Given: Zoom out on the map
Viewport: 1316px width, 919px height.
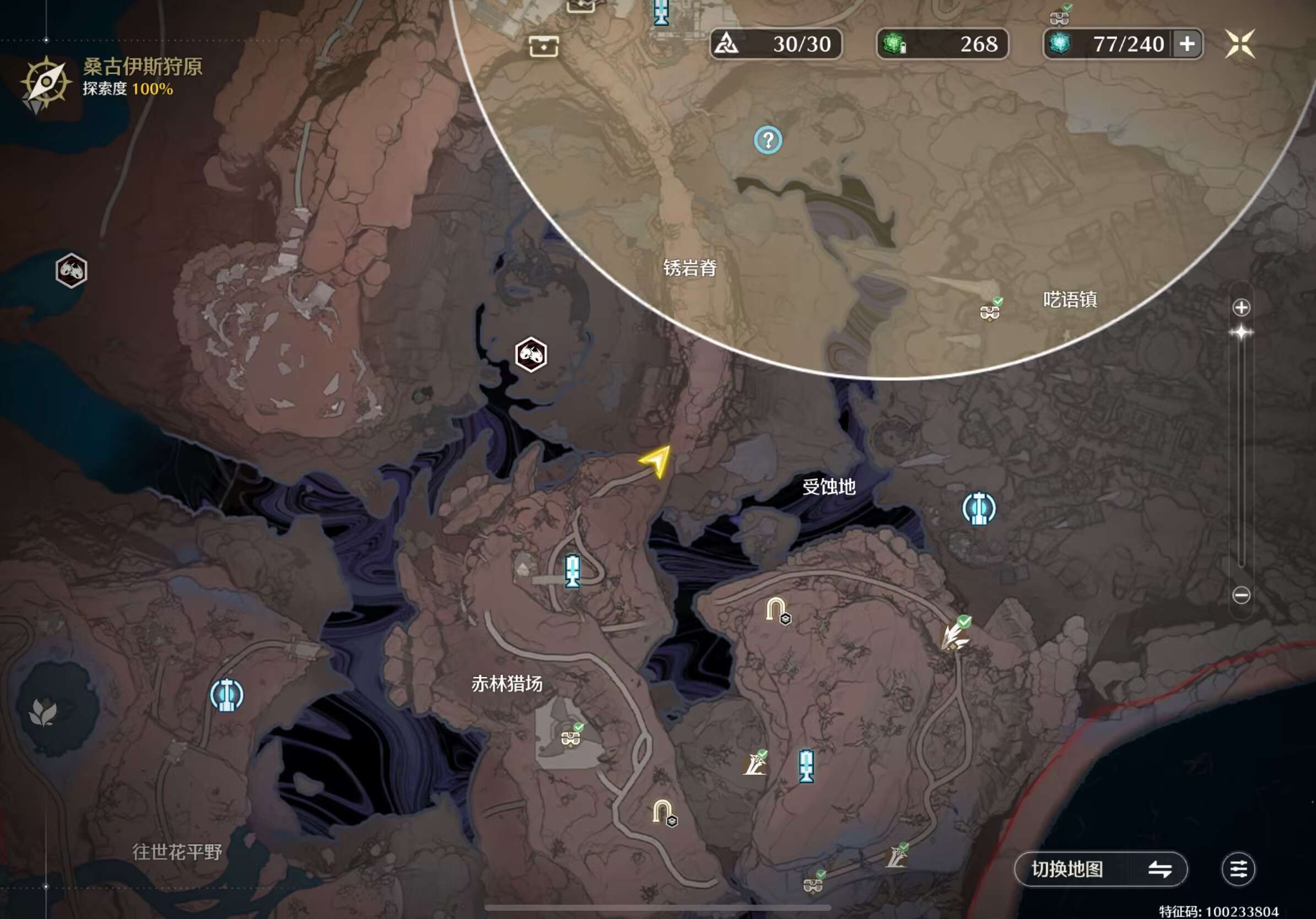Looking at the screenshot, I should point(1241,595).
